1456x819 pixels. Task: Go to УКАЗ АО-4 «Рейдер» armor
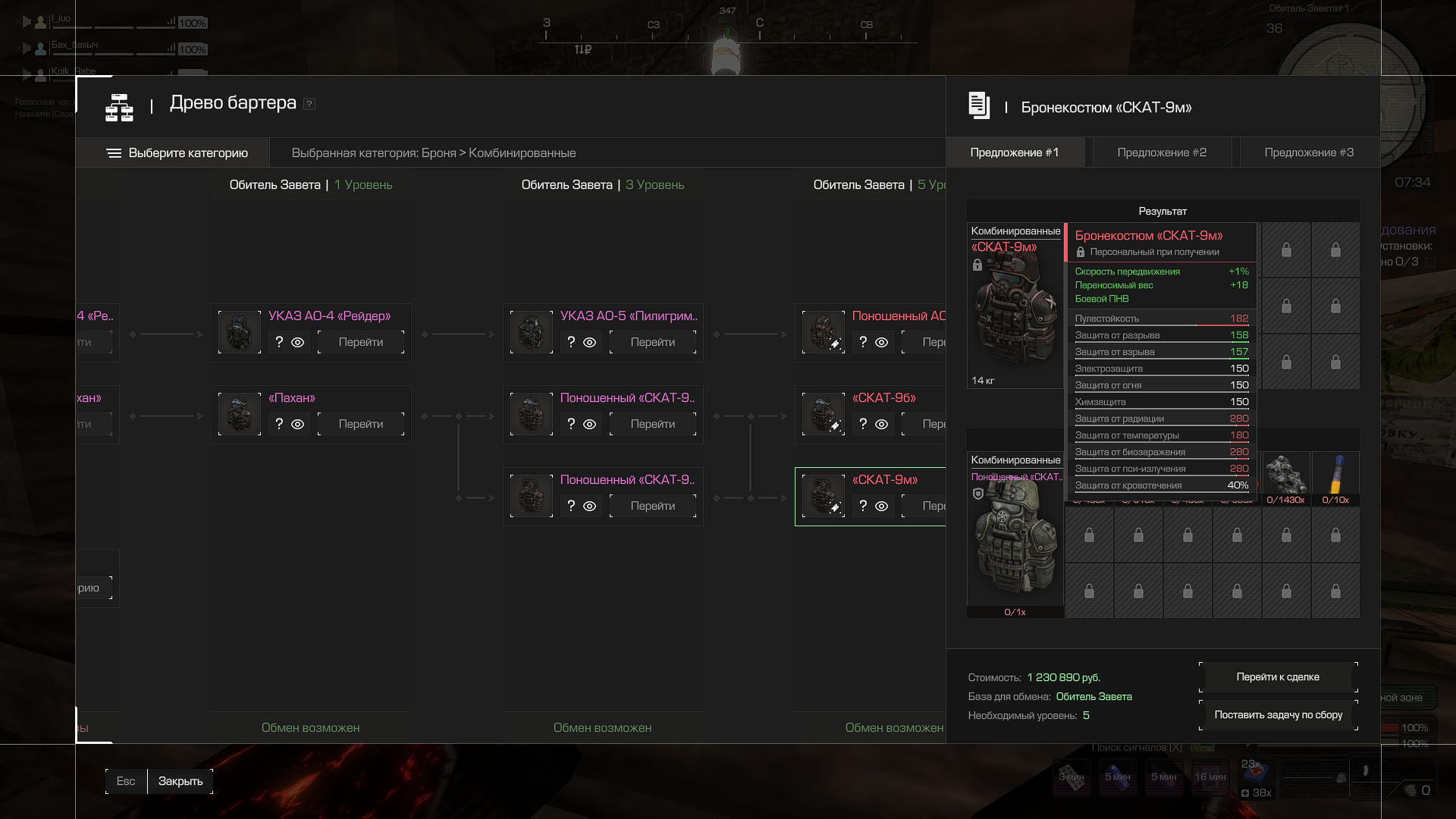pos(361,343)
